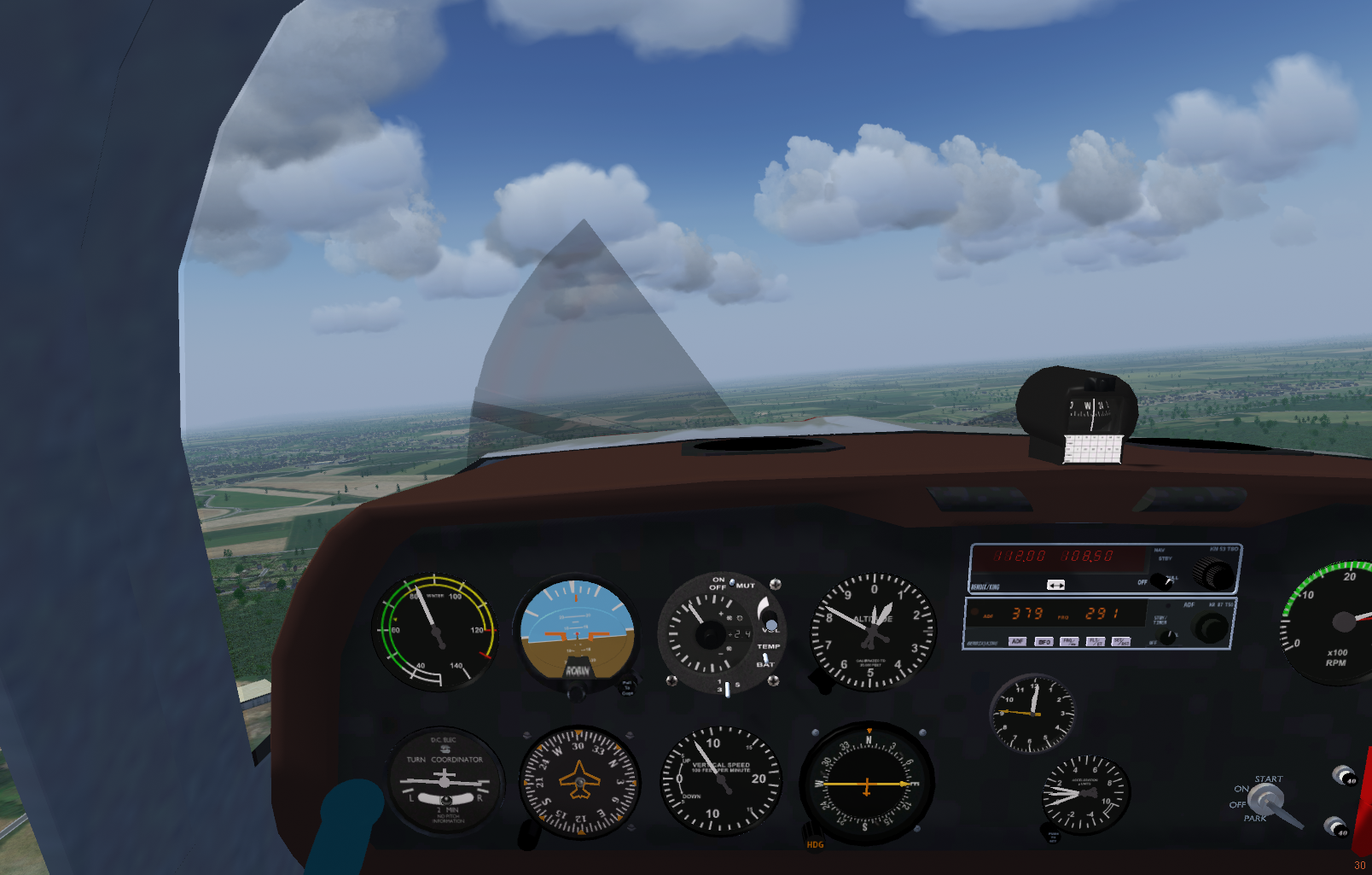Click the directional gyro adjustment knob
This screenshot has height=875, width=1372.
[x=529, y=833]
